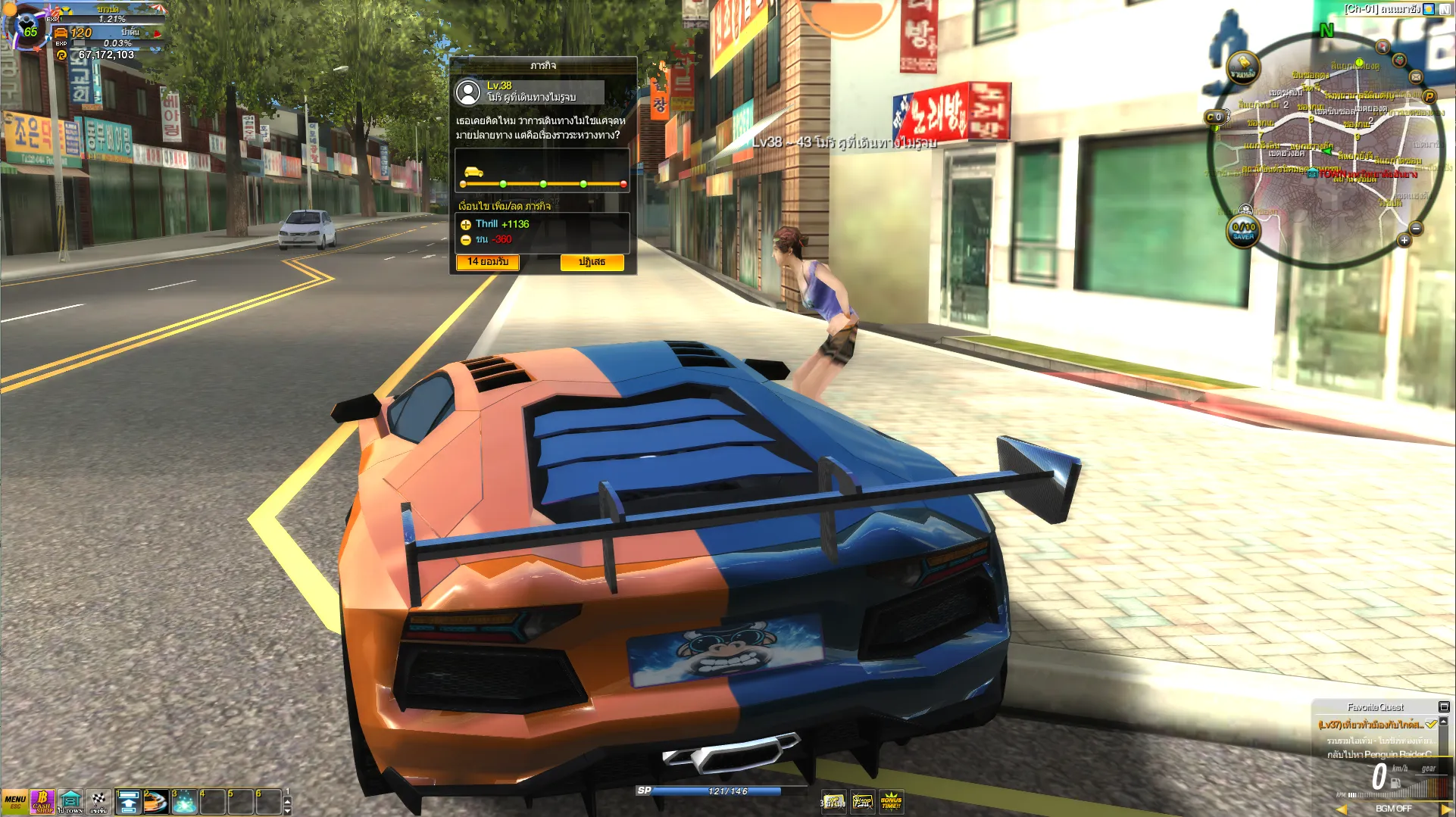Decline the mission with the ปฏิเสธ button
Screen dimensions: 1456x817
pyautogui.click(x=592, y=262)
